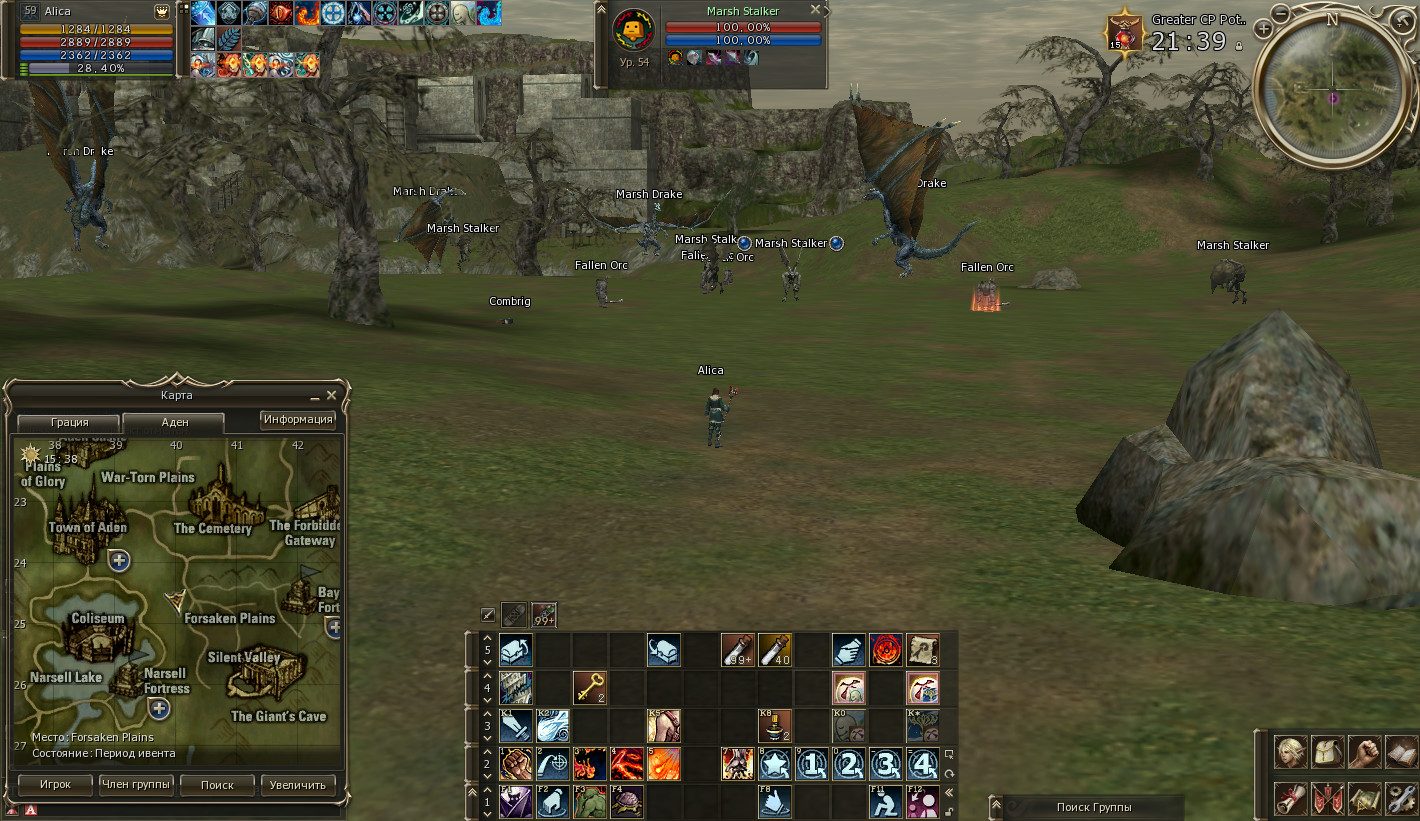Open the quest scroll menu icon
This screenshot has width=1420, height=821.
pyautogui.click(x=1290, y=798)
